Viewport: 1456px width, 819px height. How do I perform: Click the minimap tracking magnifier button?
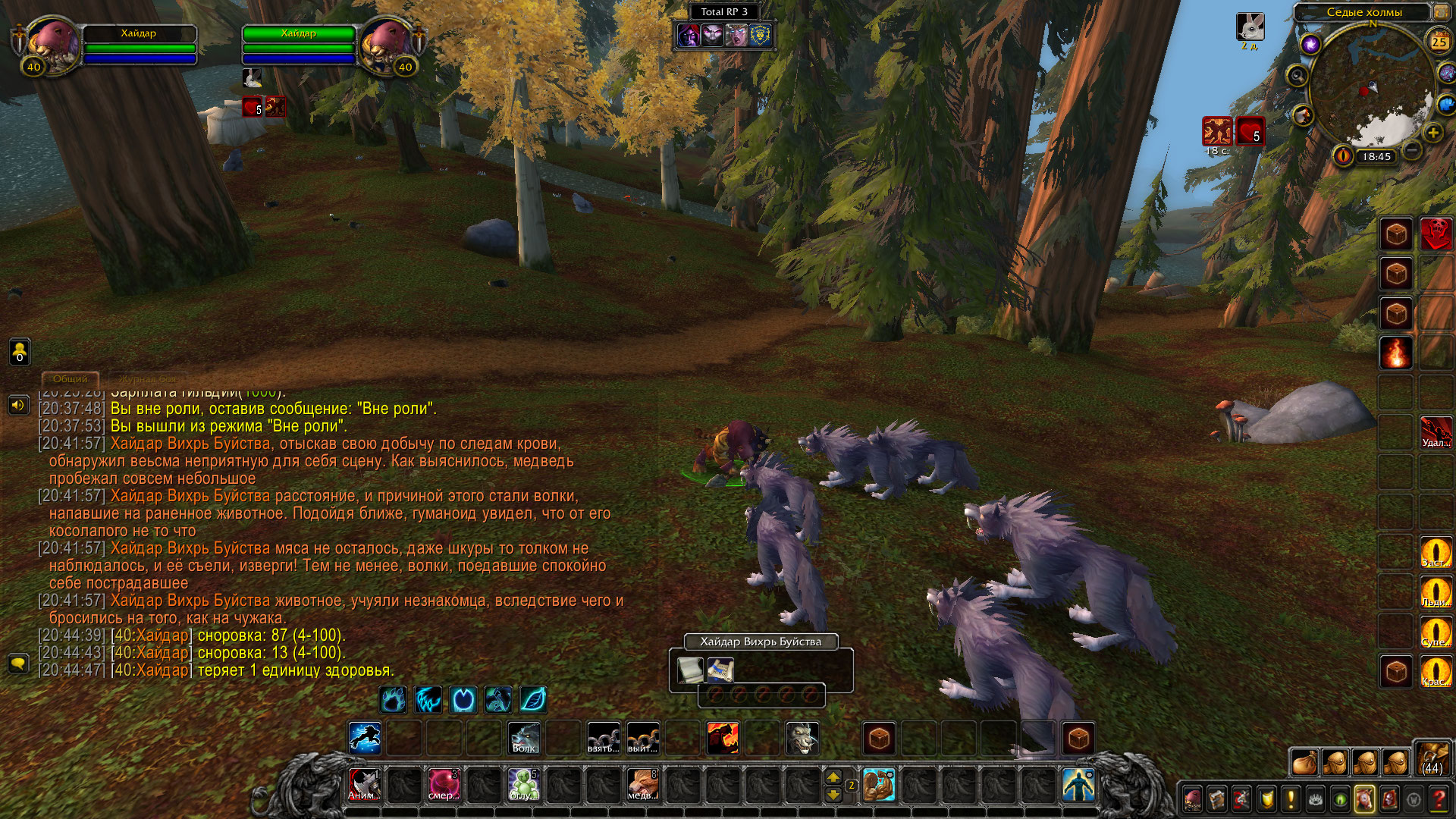point(1298,75)
